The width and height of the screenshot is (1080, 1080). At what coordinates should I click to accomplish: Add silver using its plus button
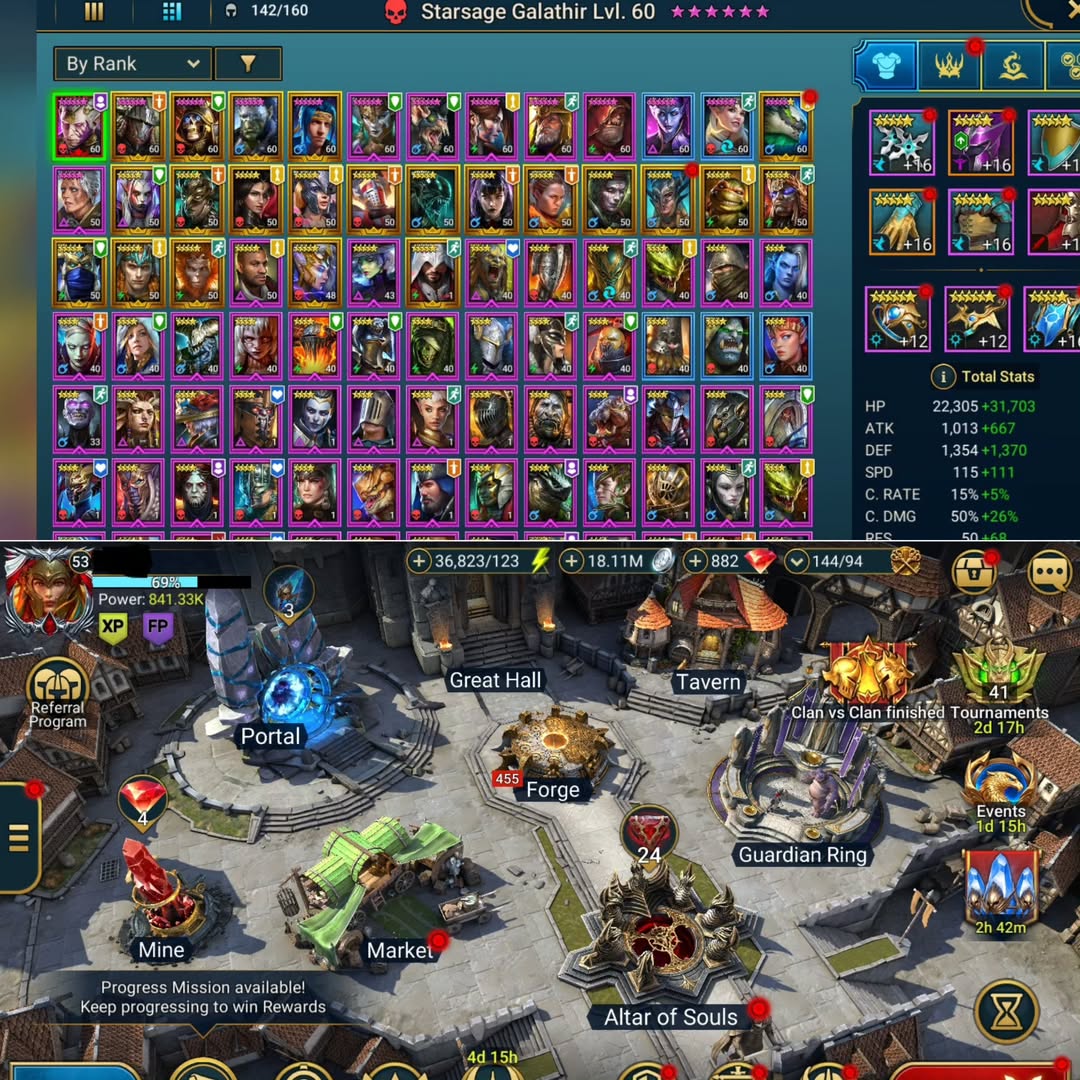(x=572, y=561)
